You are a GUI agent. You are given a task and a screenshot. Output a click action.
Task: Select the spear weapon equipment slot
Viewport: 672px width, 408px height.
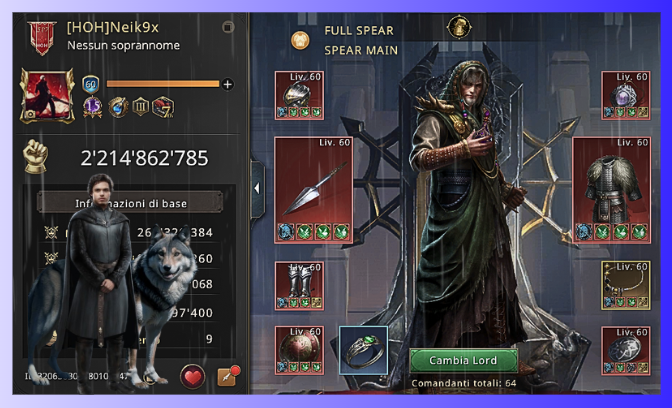click(x=313, y=189)
